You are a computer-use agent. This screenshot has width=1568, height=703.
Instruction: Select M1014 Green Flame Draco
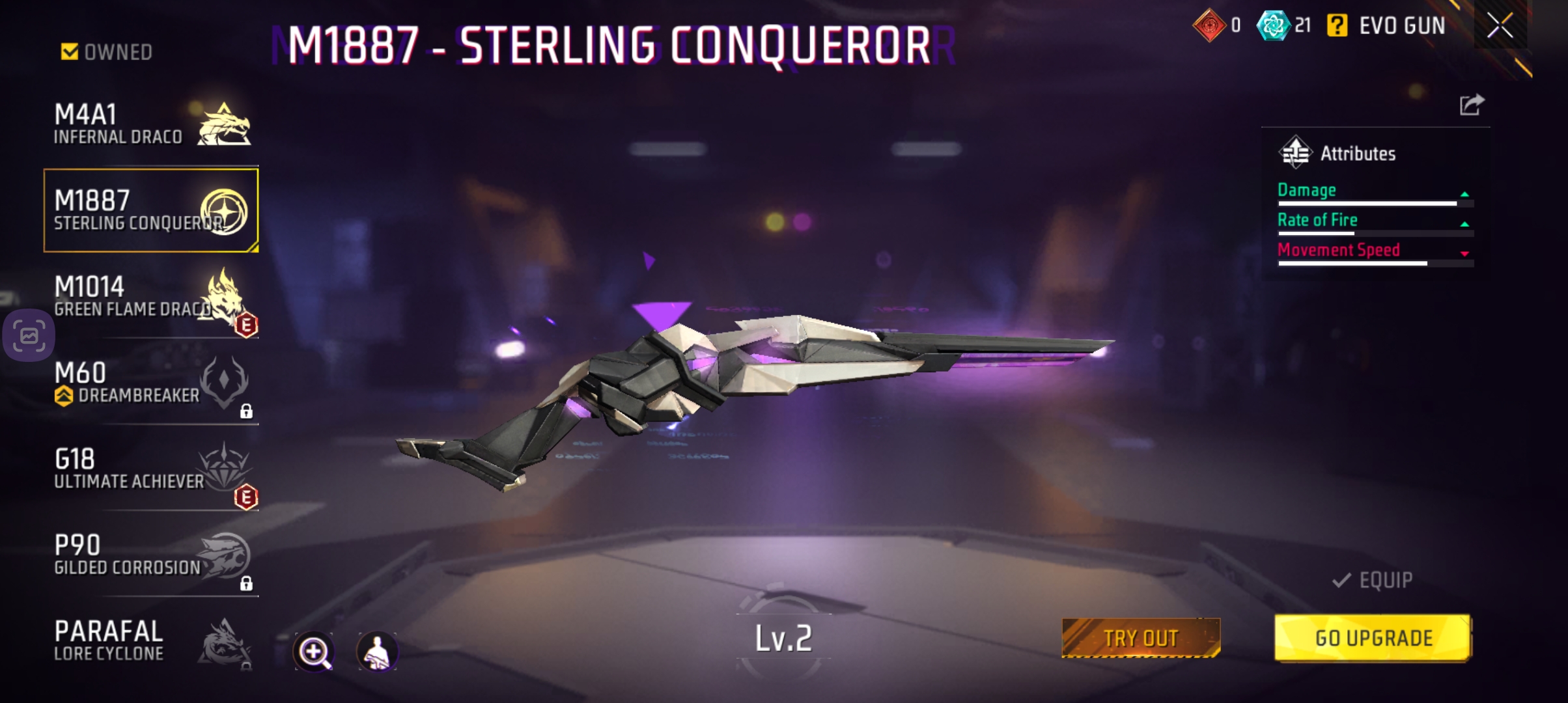tap(151, 297)
